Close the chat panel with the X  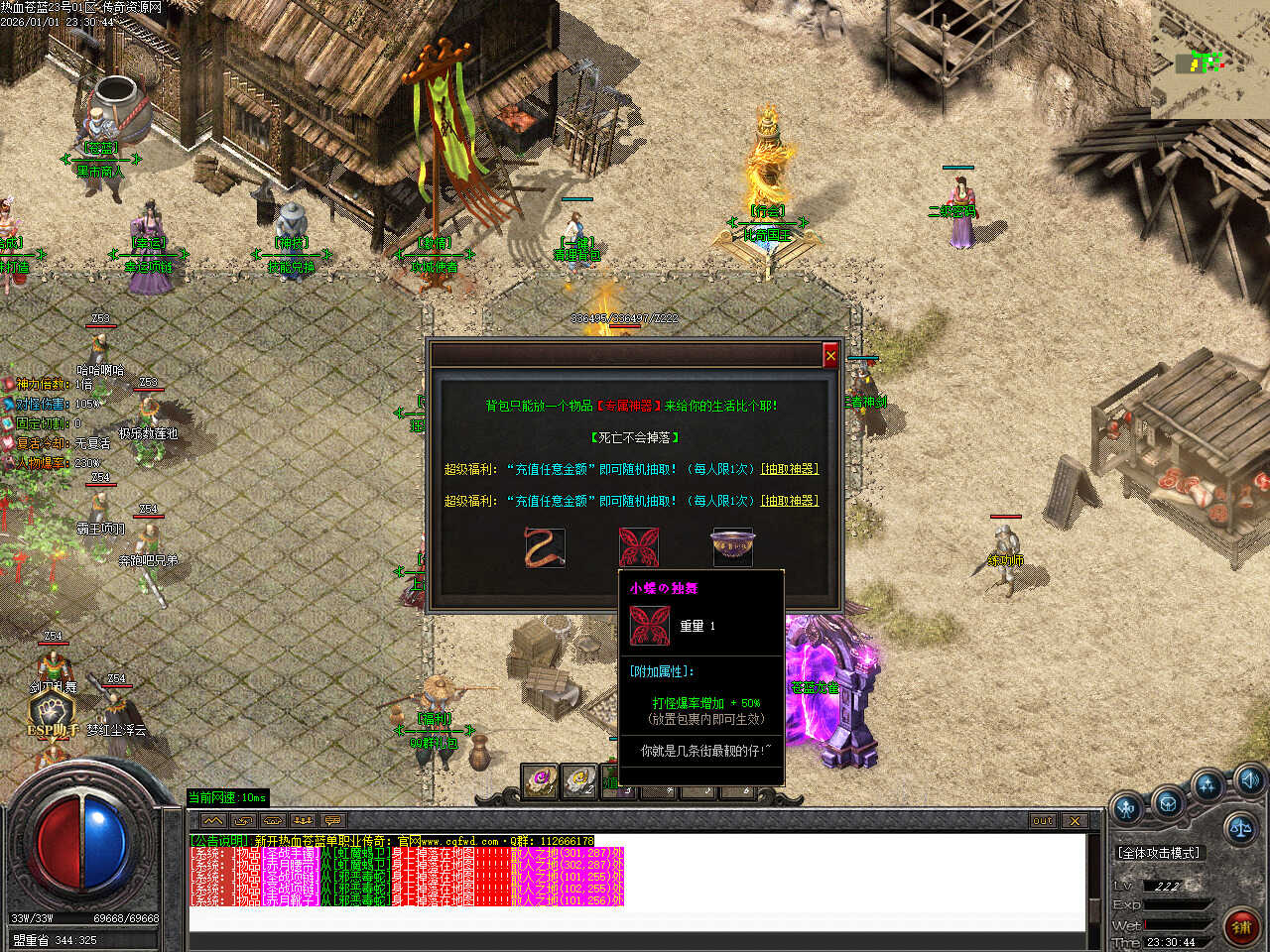click(x=1075, y=821)
